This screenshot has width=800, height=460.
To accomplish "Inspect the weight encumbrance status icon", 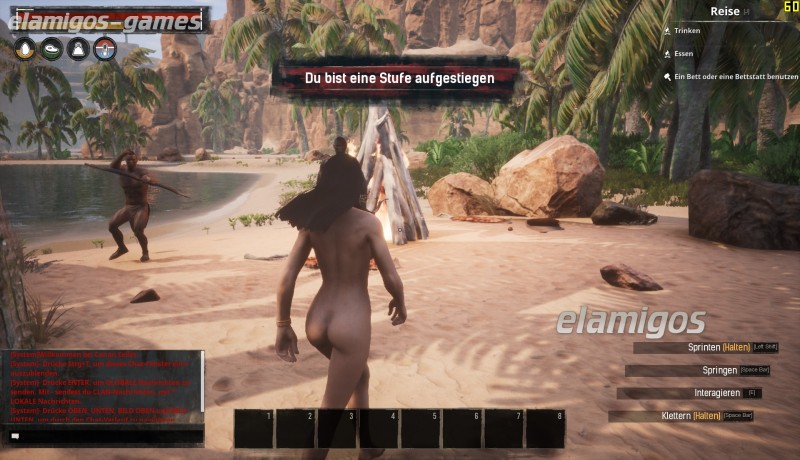I will pyautogui.click(x=78, y=48).
